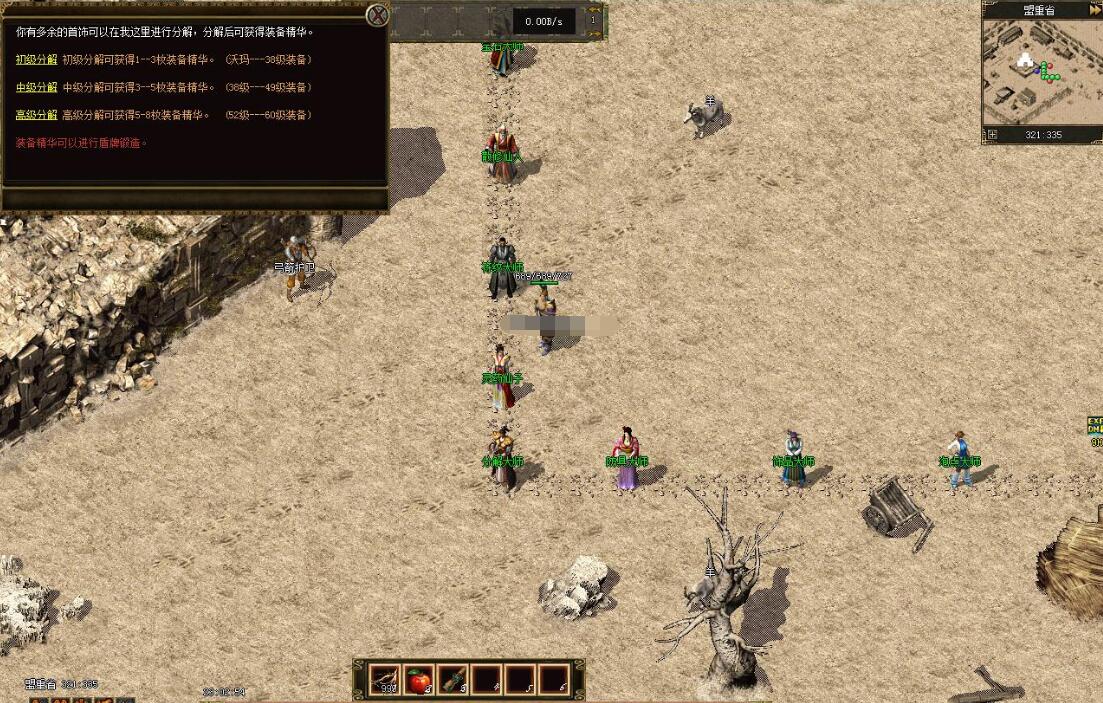The height and width of the screenshot is (703, 1103).
Task: Select 中级分解 intermediate decomposition option
Action: [x=36, y=87]
